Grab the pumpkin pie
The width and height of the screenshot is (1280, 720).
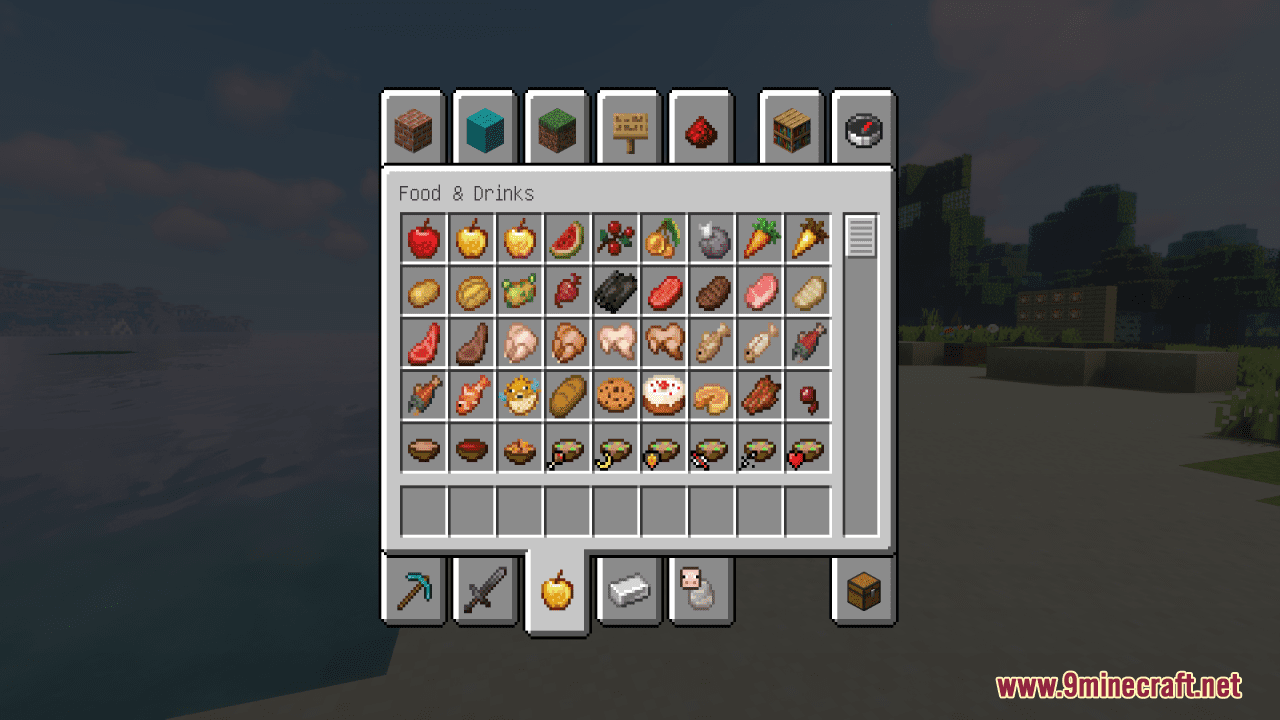711,394
